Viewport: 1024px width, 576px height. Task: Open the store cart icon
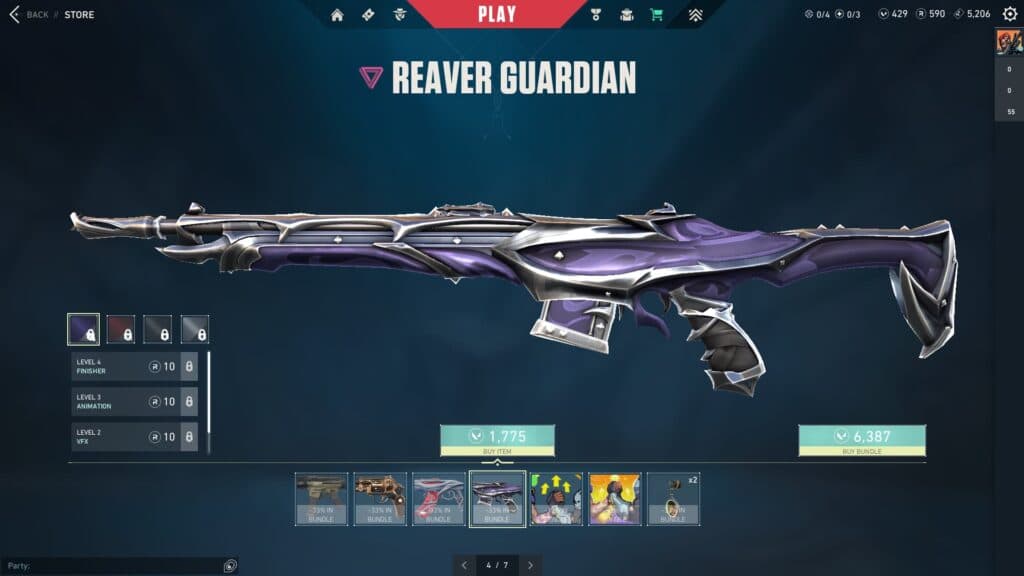point(656,15)
